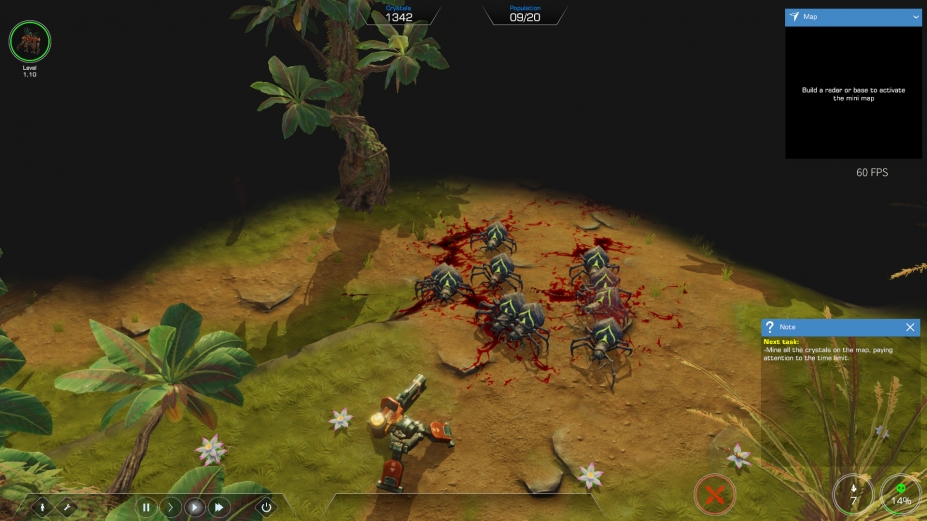Click the red crossed swords attack button
The width and height of the screenshot is (927, 521).
coord(714,494)
